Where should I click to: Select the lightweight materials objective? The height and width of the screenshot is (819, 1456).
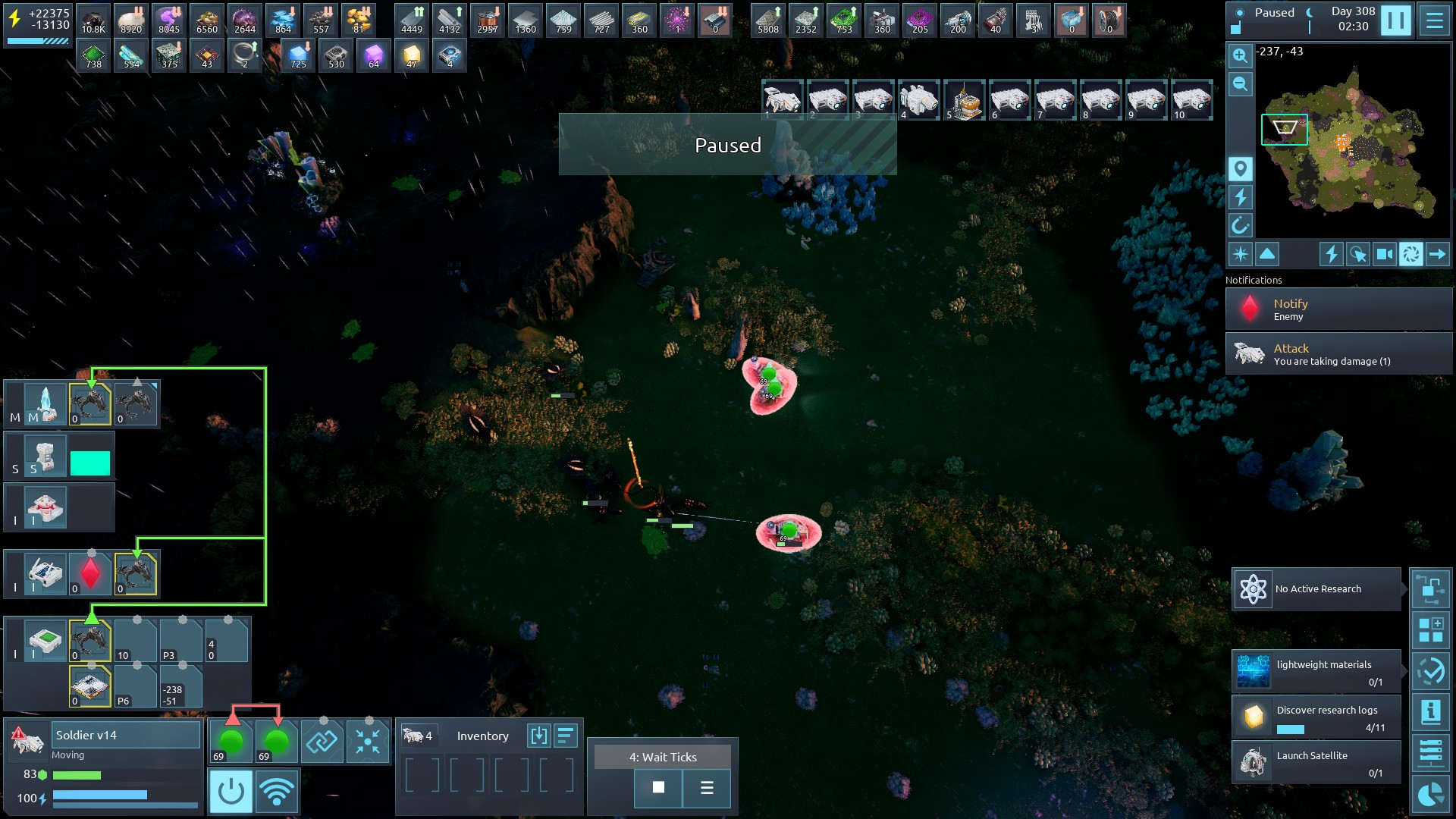coord(1316,672)
